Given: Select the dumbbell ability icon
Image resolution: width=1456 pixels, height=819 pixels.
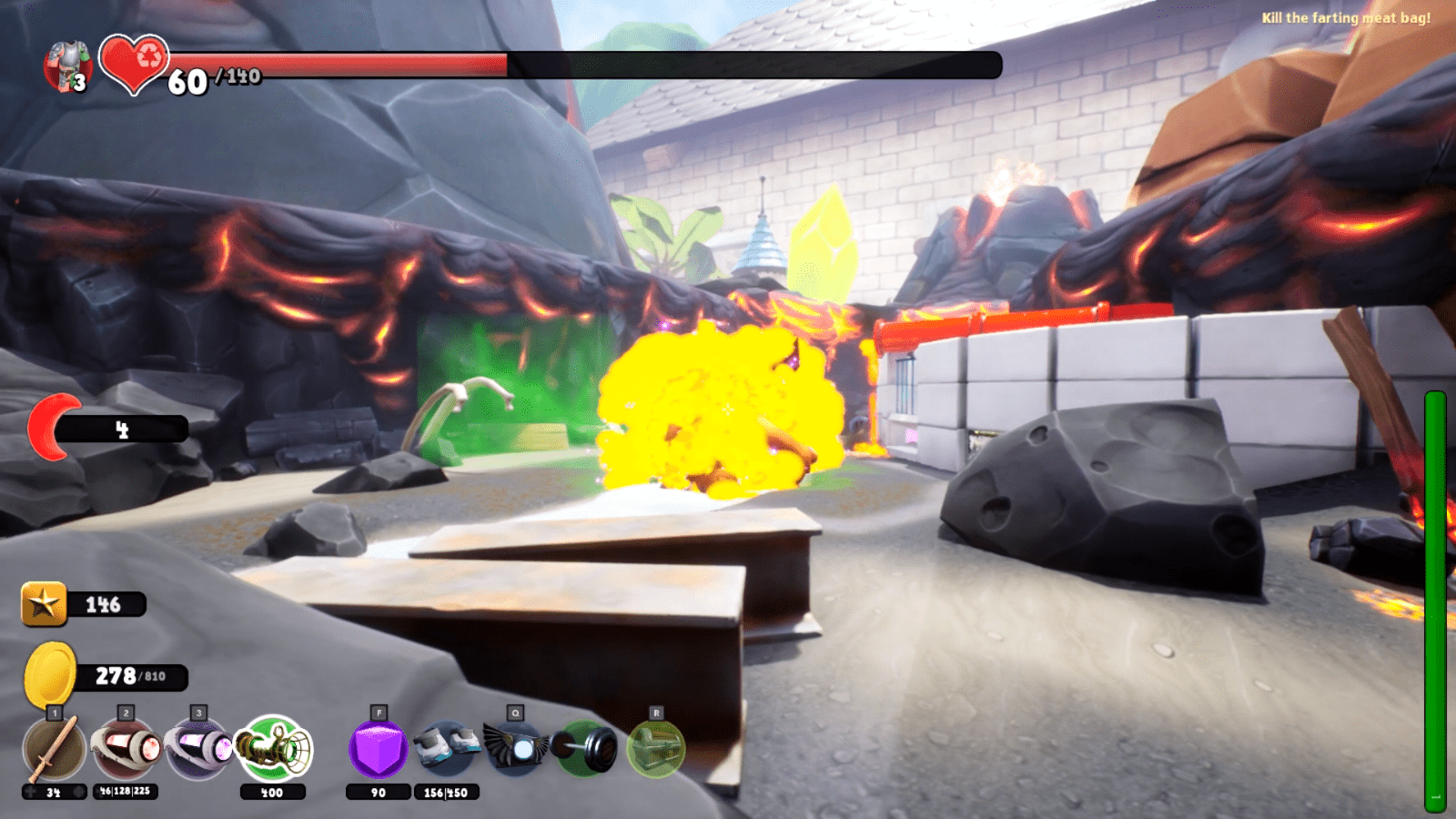Looking at the screenshot, I should pyautogui.click(x=584, y=748).
